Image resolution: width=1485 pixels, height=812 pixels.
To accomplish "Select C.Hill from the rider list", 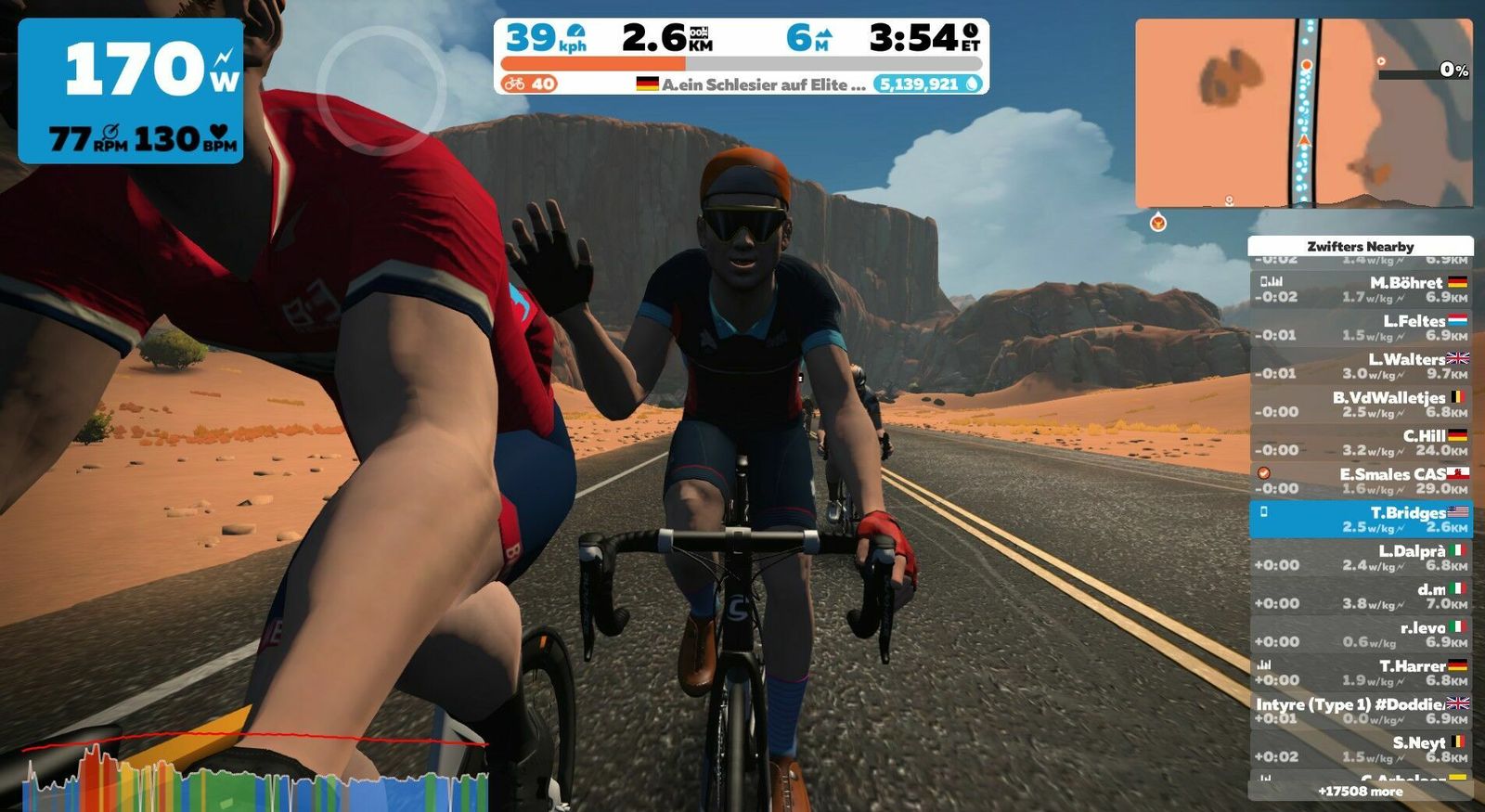I will (1361, 443).
